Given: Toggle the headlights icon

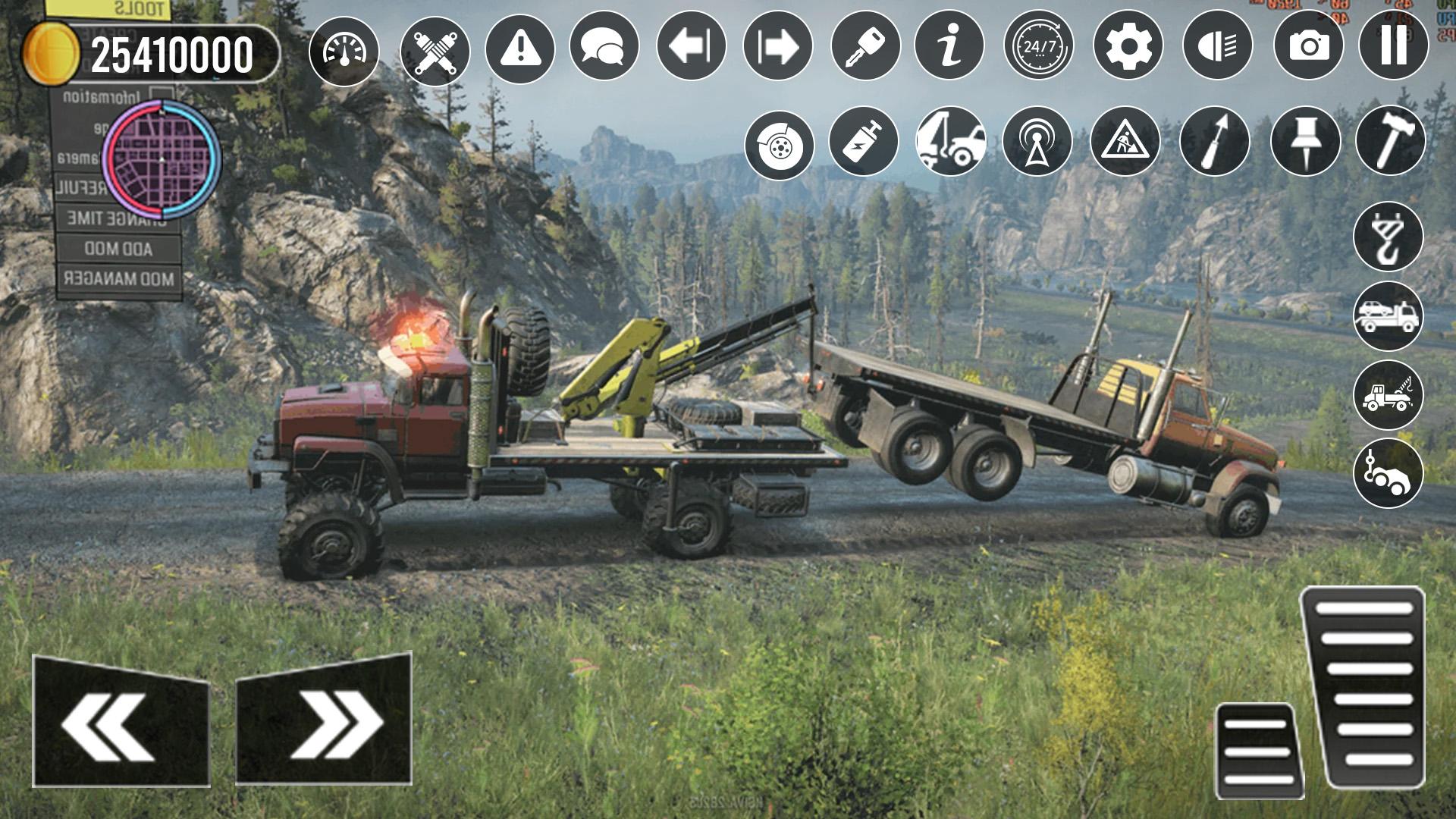Looking at the screenshot, I should tap(1217, 45).
